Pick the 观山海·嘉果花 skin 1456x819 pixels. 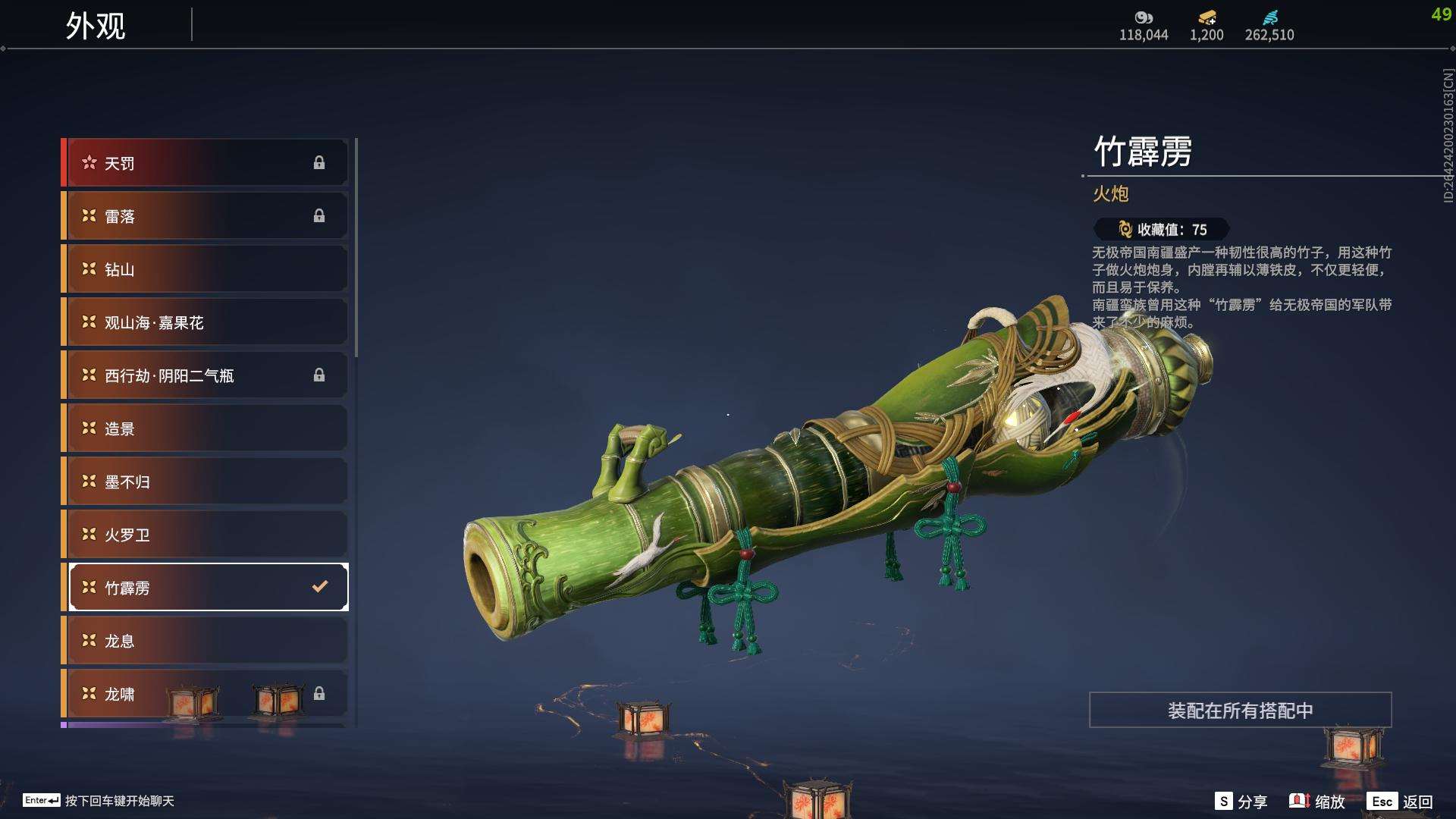tap(206, 322)
